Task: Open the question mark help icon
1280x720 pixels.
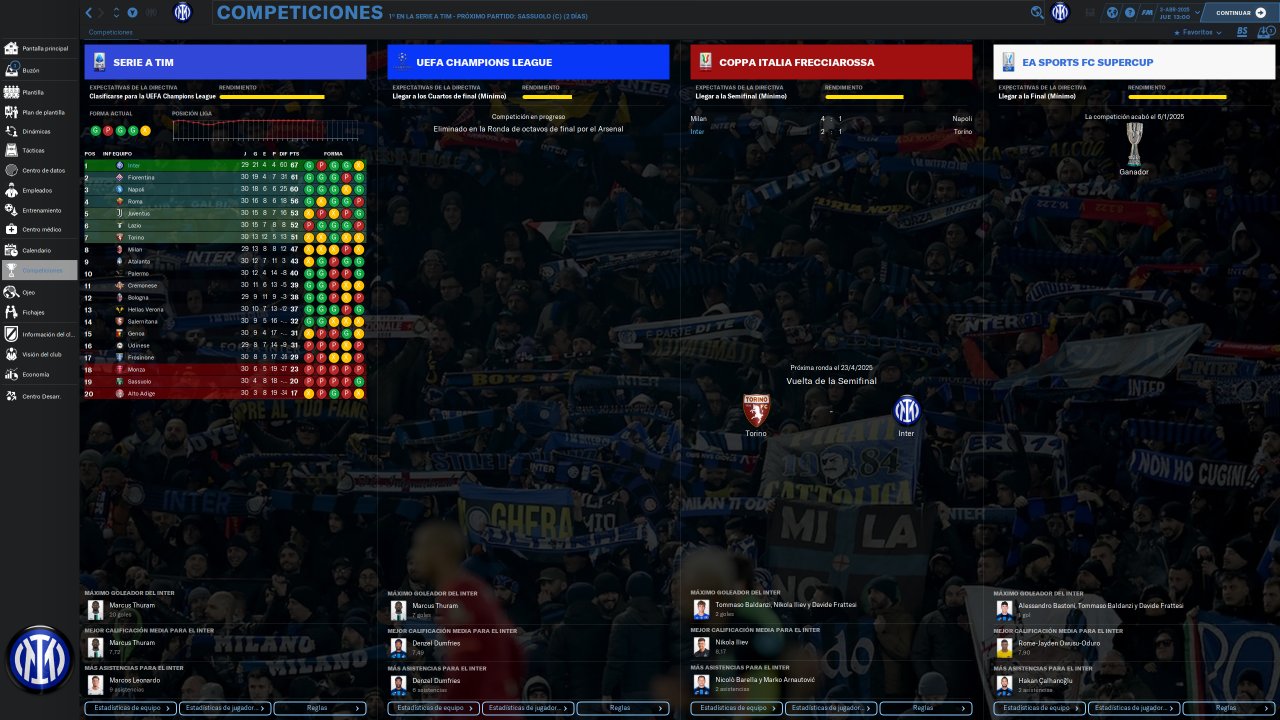Action: pos(1130,13)
